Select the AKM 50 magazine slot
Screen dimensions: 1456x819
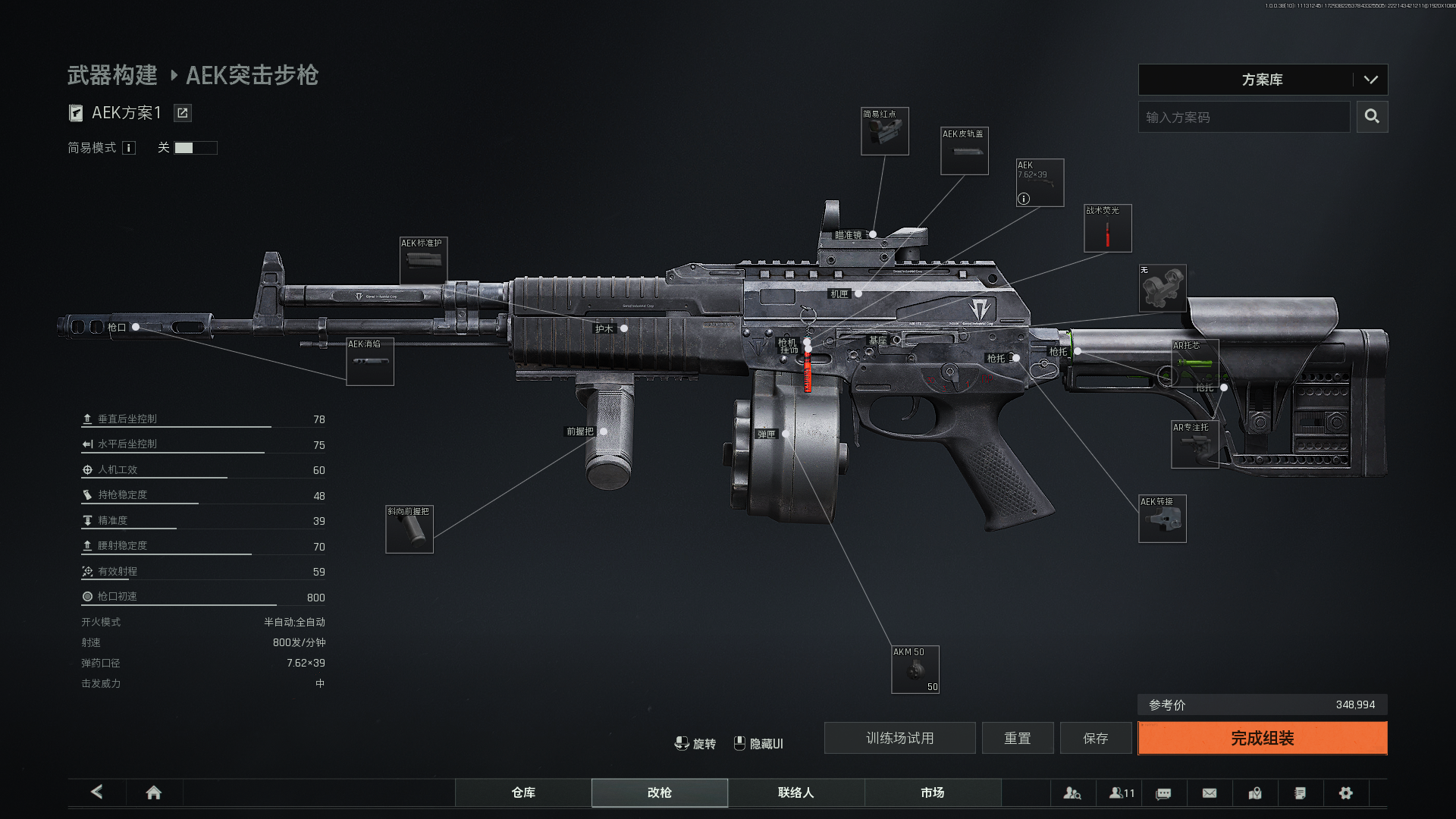coord(915,670)
